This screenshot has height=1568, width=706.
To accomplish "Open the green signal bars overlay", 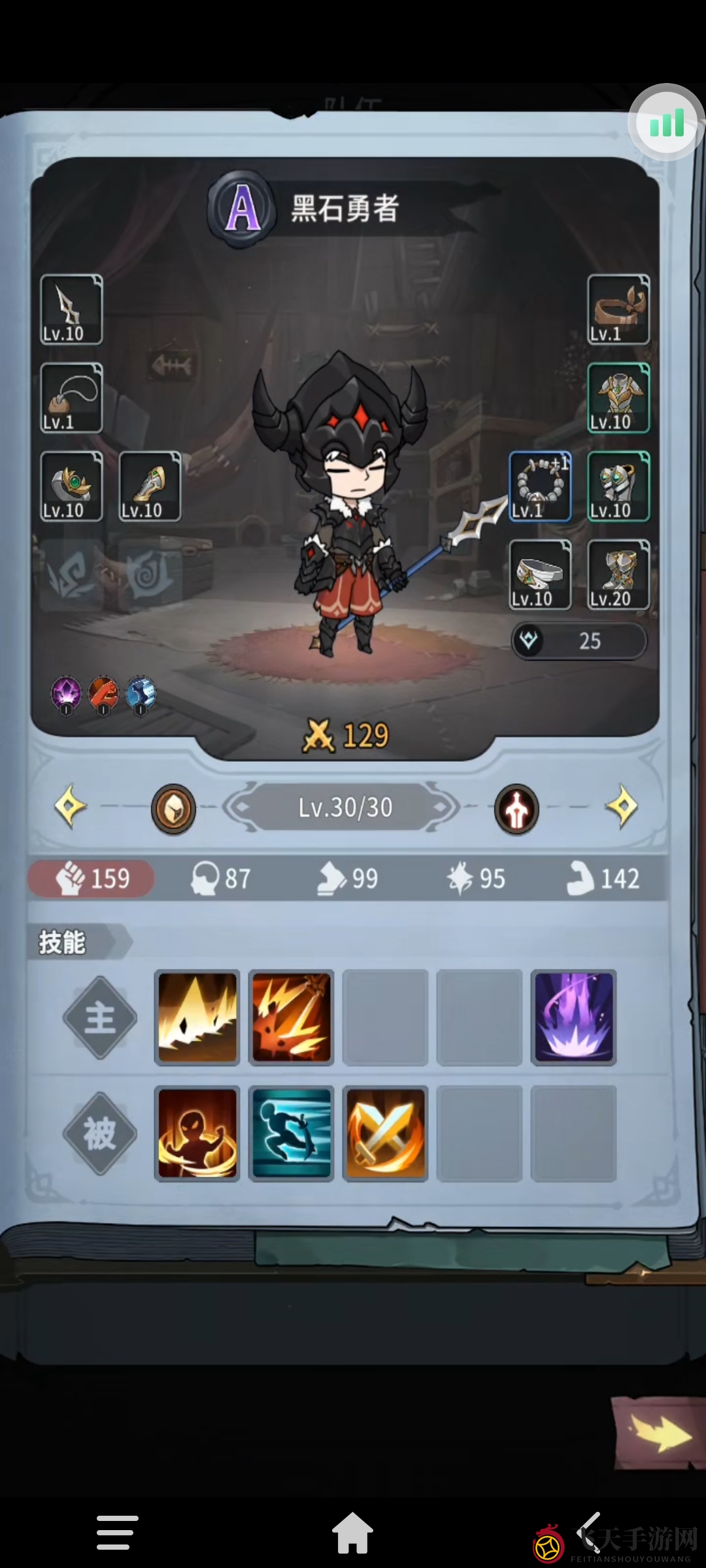I will click(666, 123).
